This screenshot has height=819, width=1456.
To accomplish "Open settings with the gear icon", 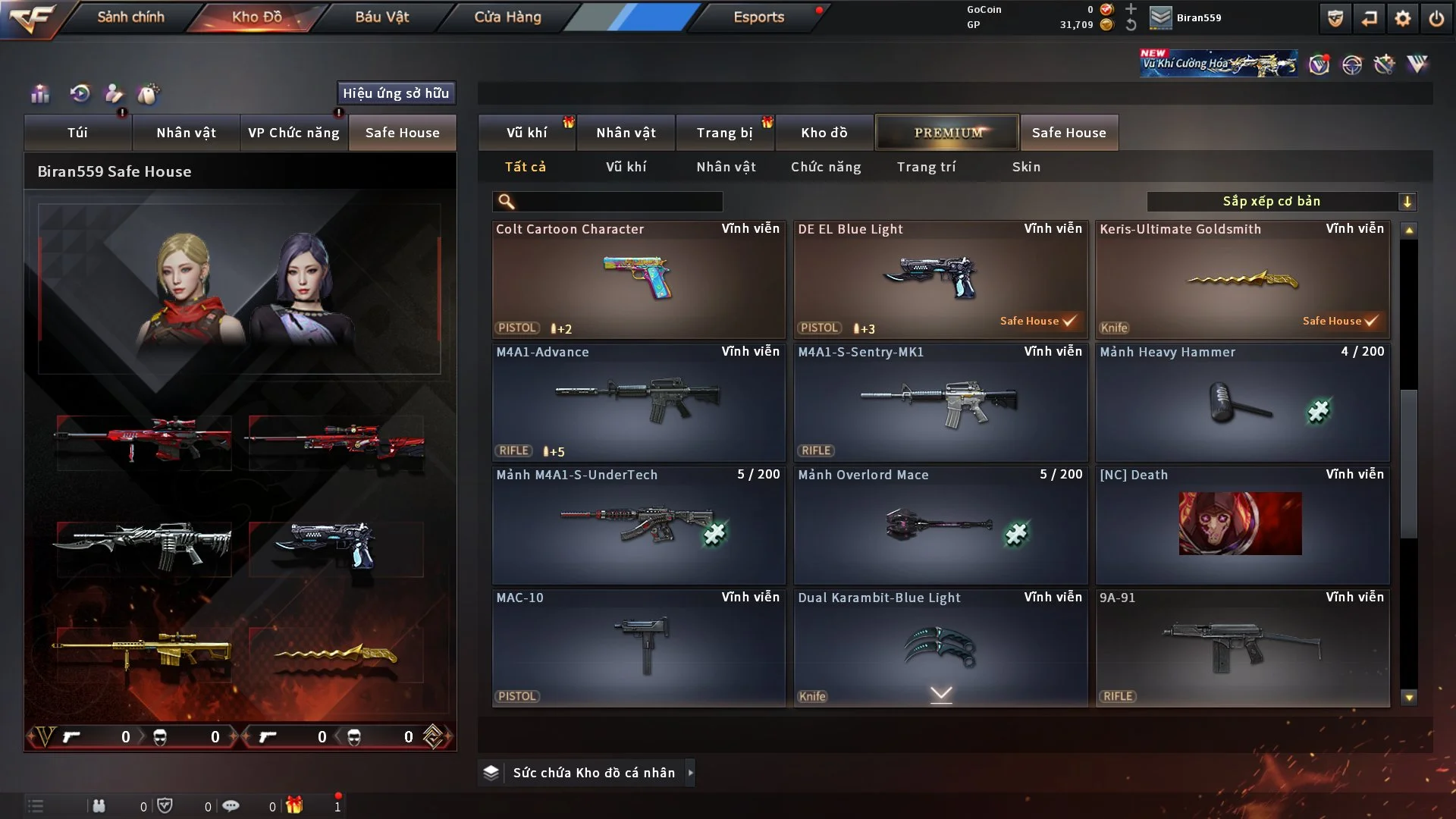I will [x=1402, y=18].
